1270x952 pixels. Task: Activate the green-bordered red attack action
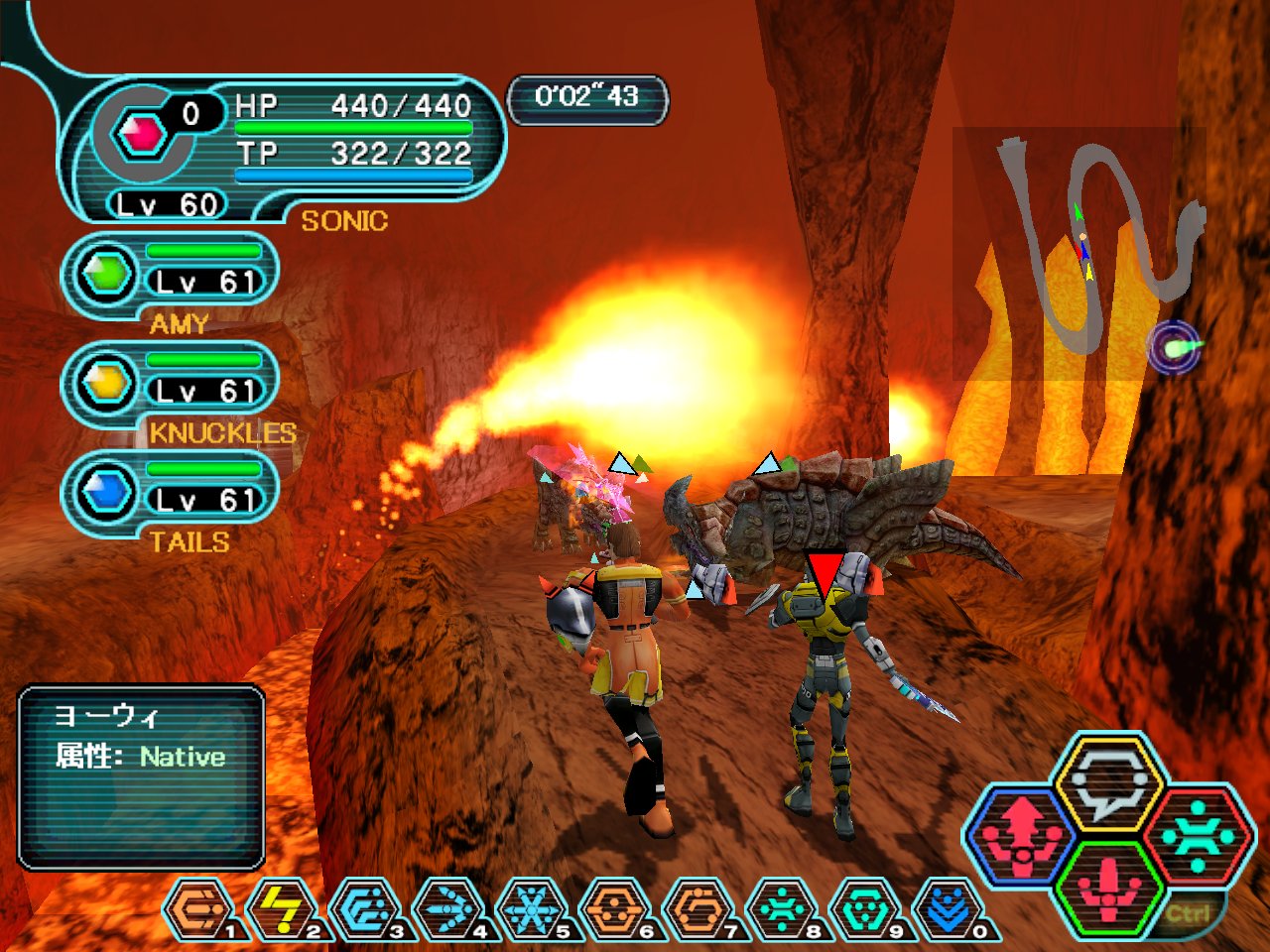point(1108,888)
